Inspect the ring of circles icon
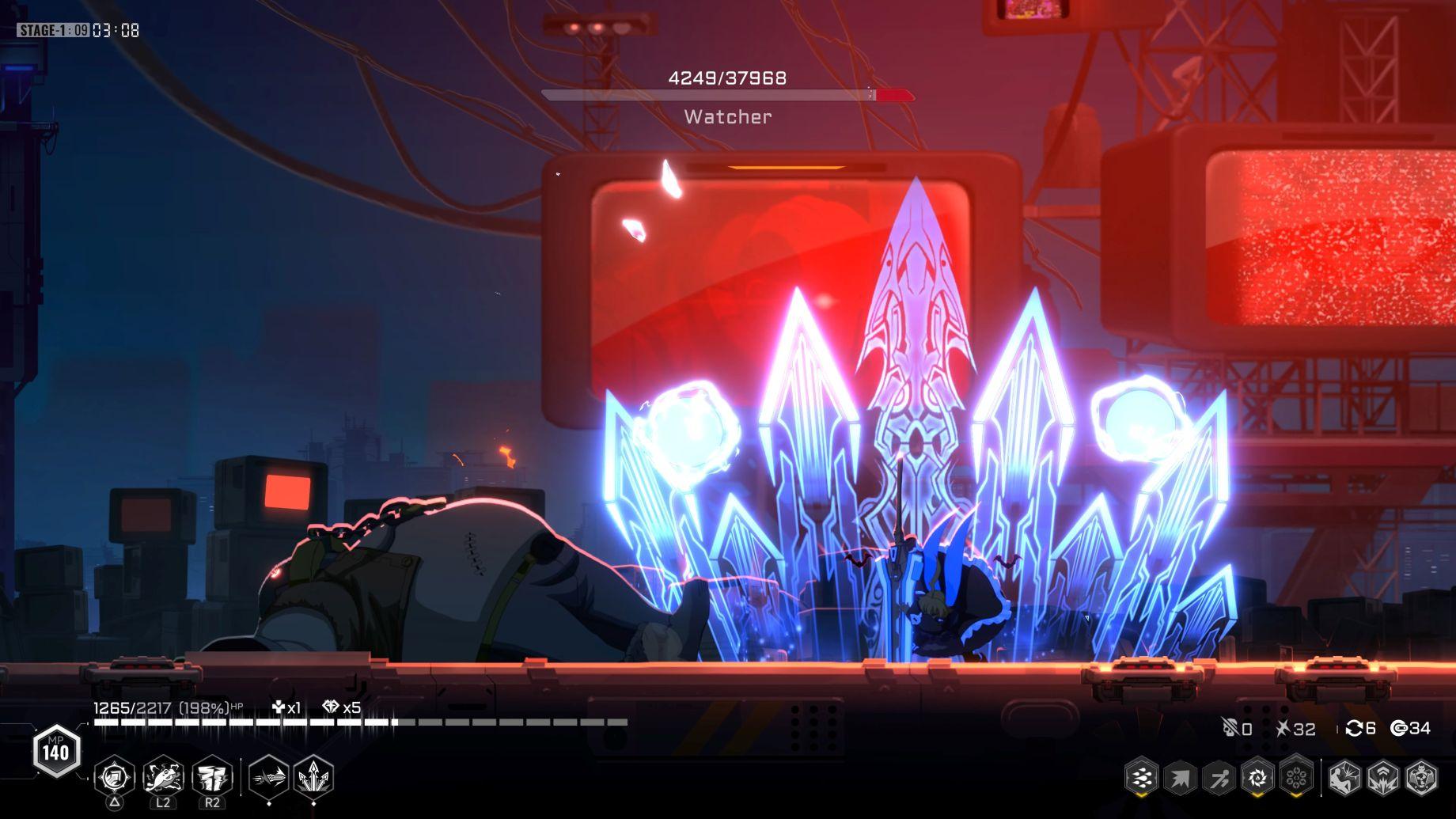 click(x=1296, y=779)
